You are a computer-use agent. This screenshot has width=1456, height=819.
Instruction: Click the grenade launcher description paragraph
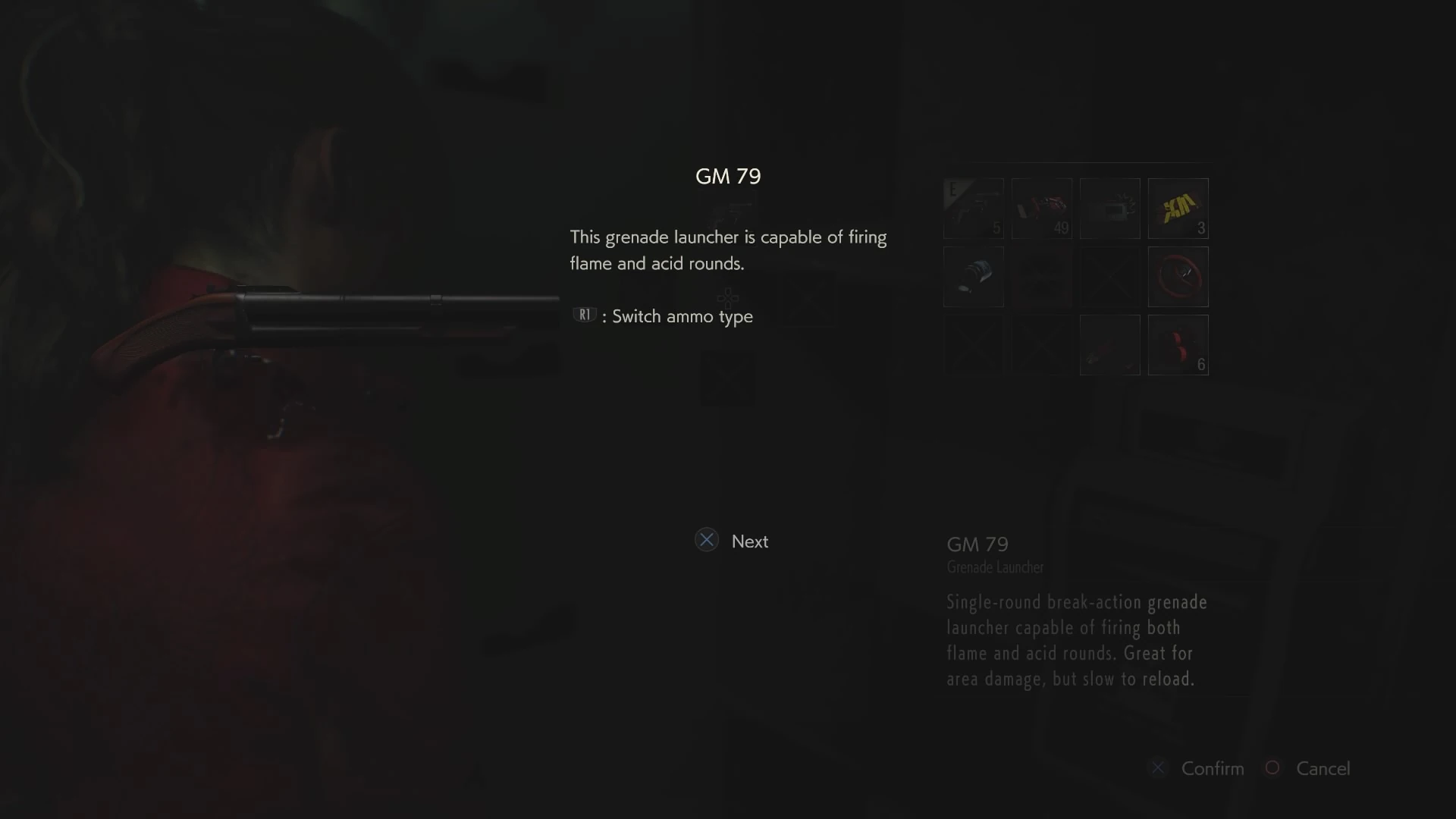[x=1075, y=641]
